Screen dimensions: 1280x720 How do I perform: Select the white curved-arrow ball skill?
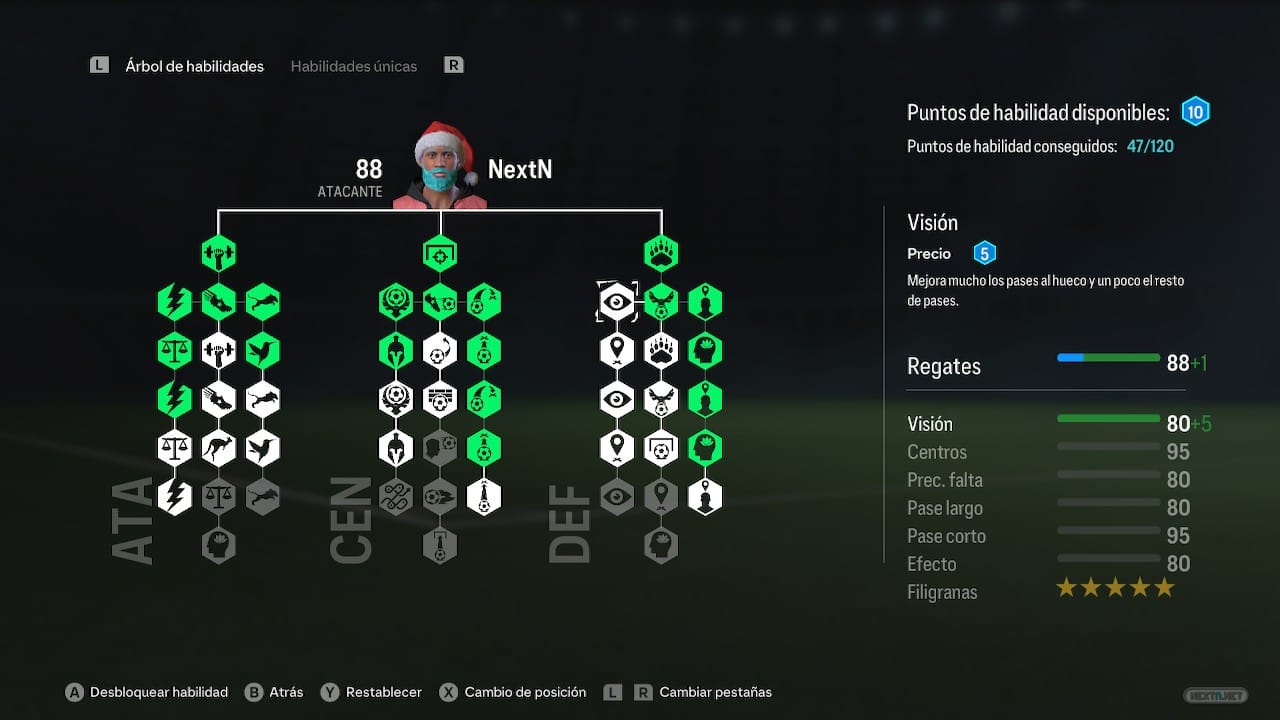(439, 351)
